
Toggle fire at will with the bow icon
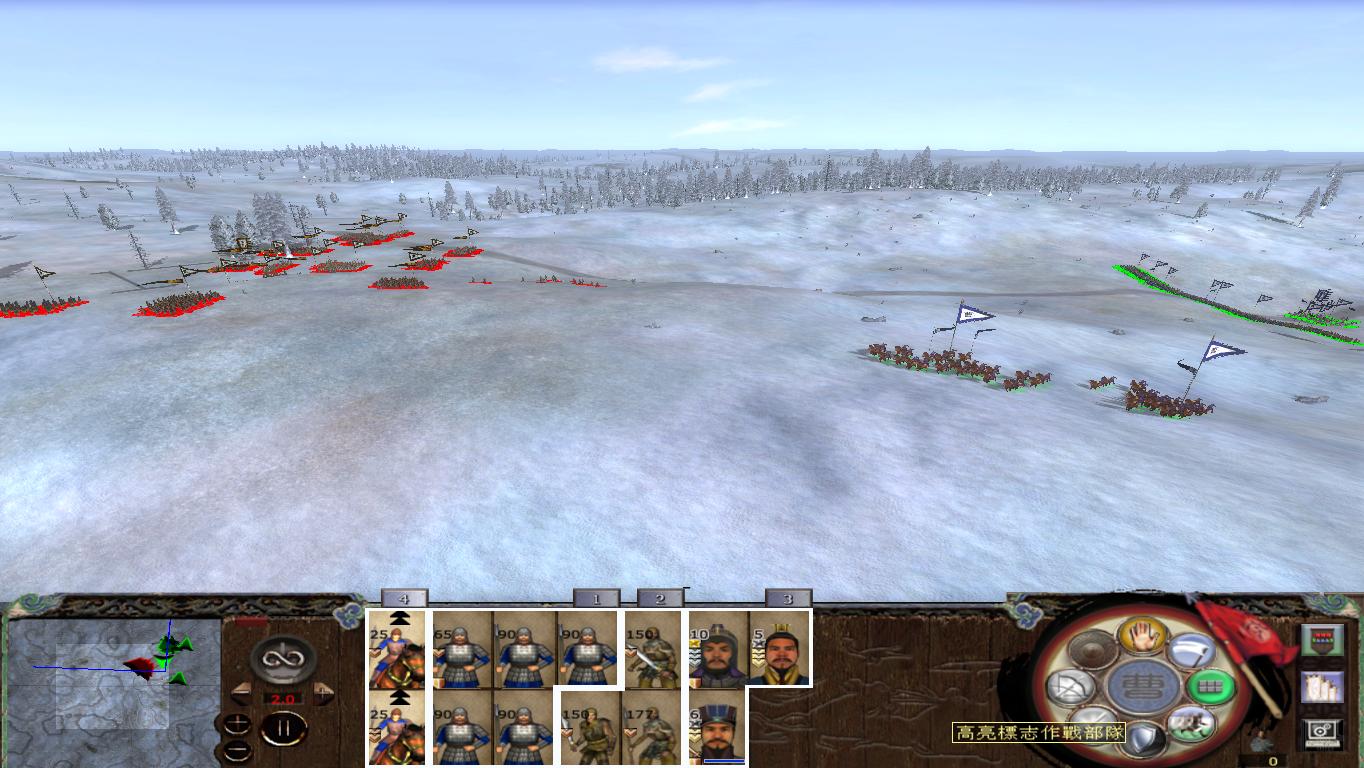1072,686
